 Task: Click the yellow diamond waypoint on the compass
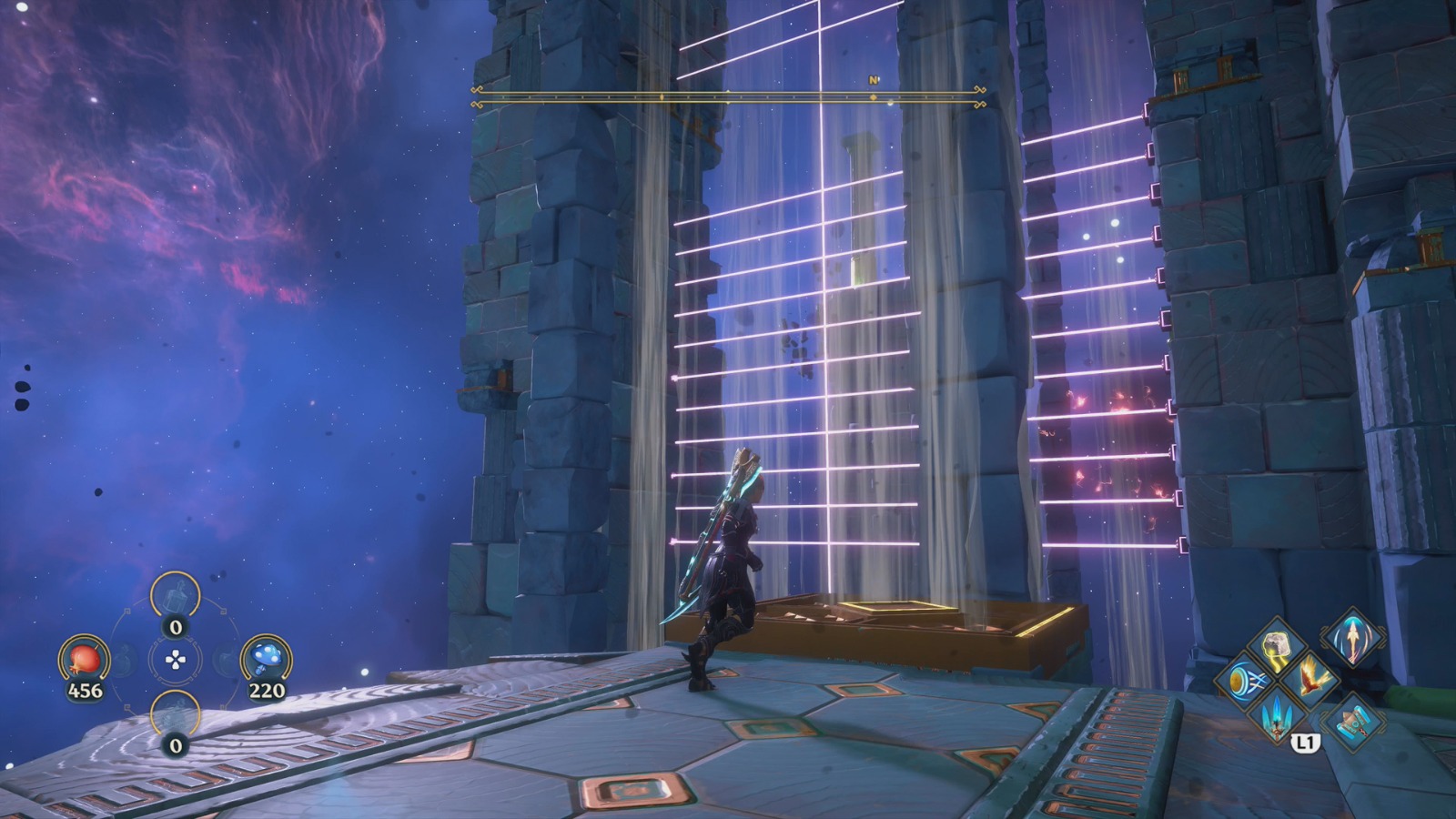874,97
